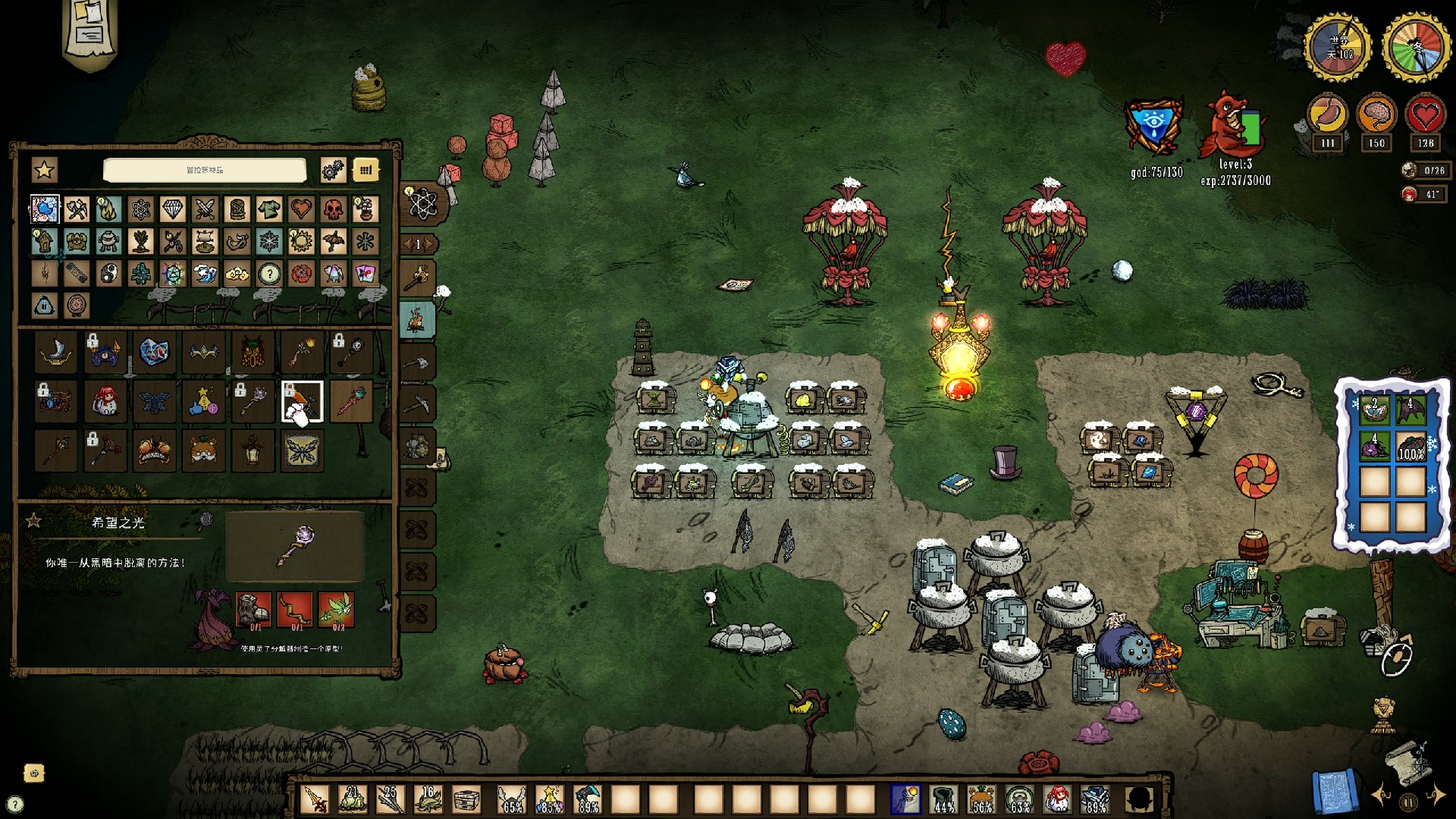
Task: Toggle the yellow grid sort button
Action: [x=366, y=170]
